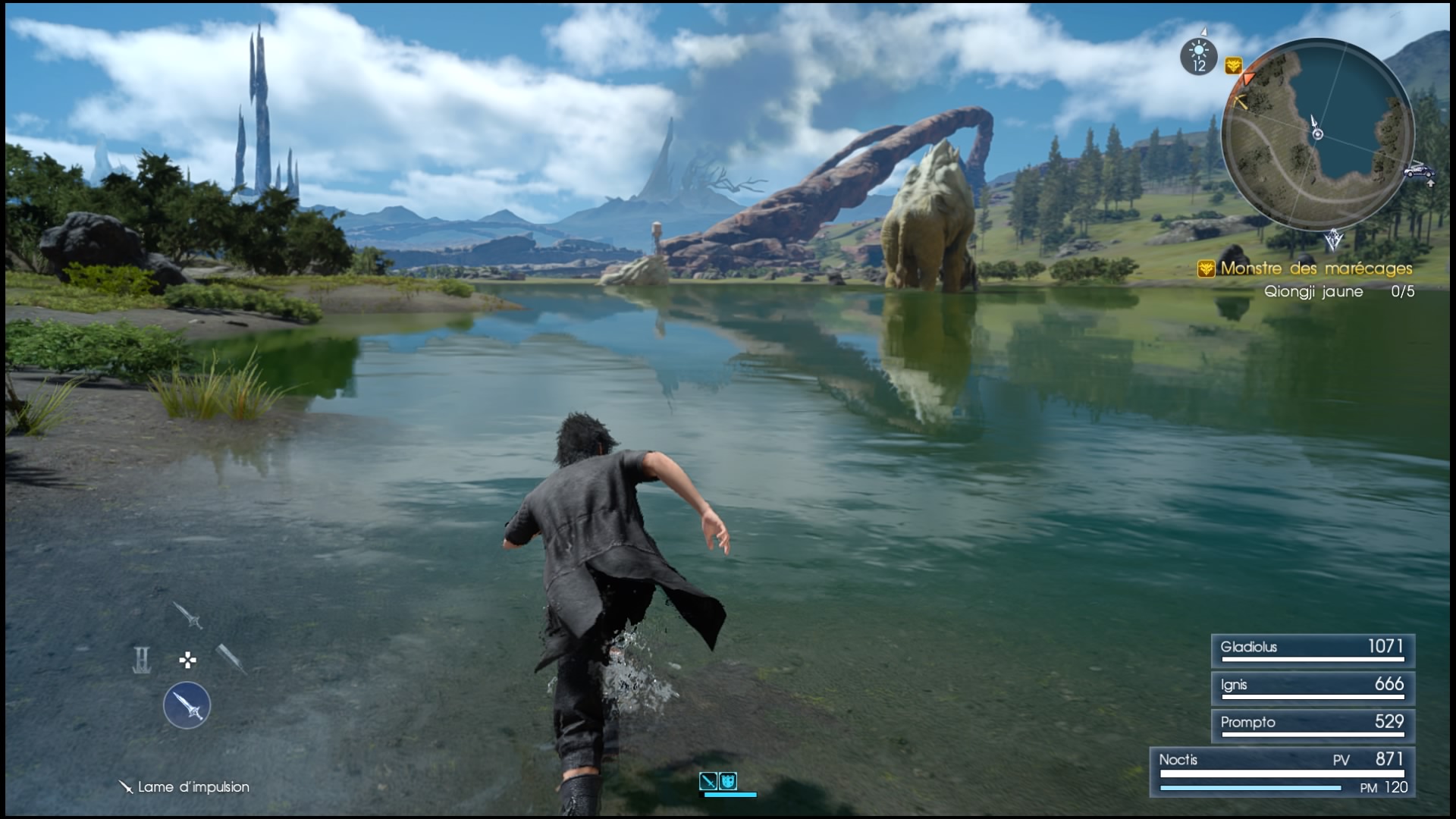
Task: Select Ignis in the party list
Action: pyautogui.click(x=1313, y=688)
